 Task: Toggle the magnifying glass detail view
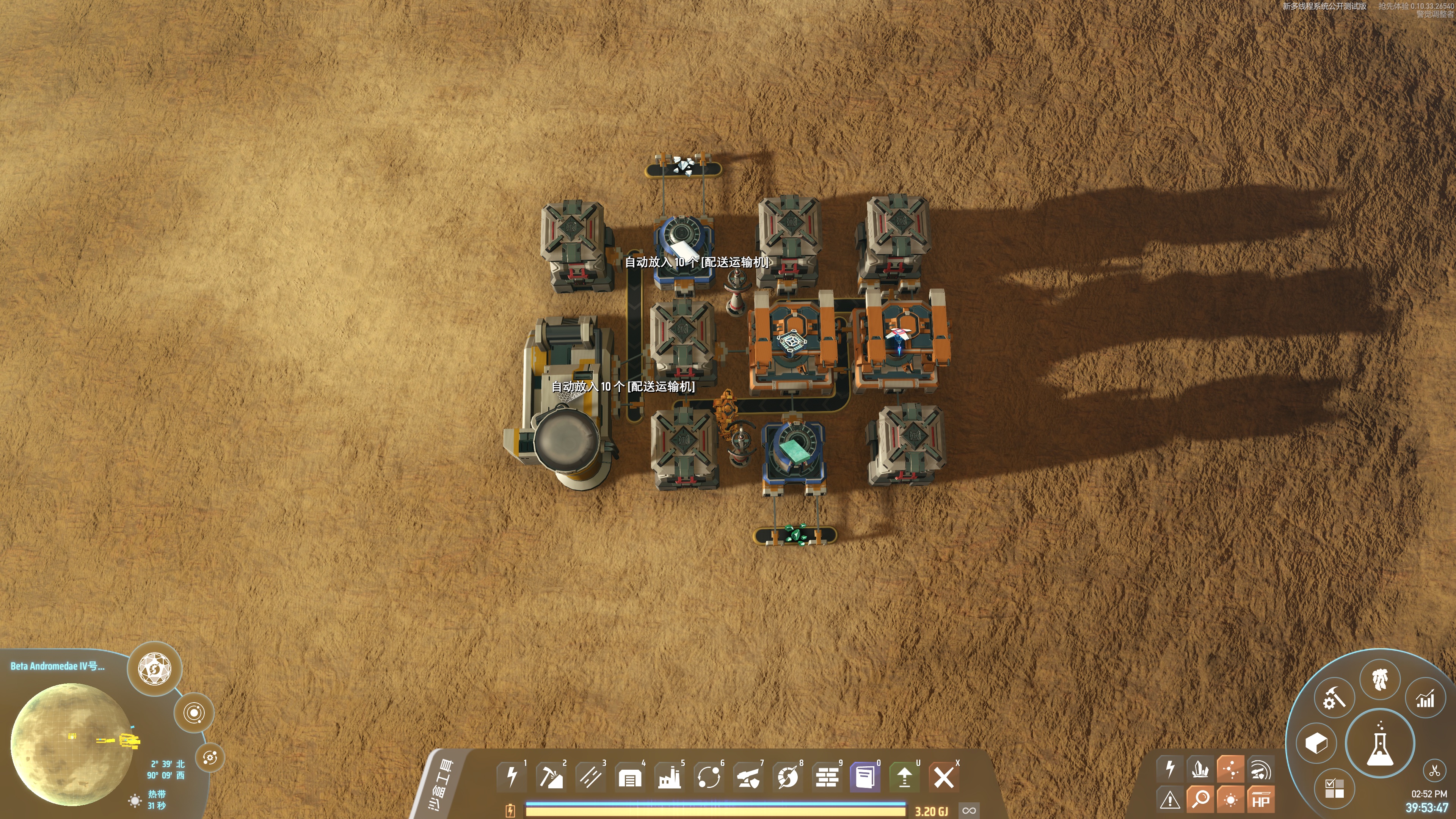[1200, 799]
